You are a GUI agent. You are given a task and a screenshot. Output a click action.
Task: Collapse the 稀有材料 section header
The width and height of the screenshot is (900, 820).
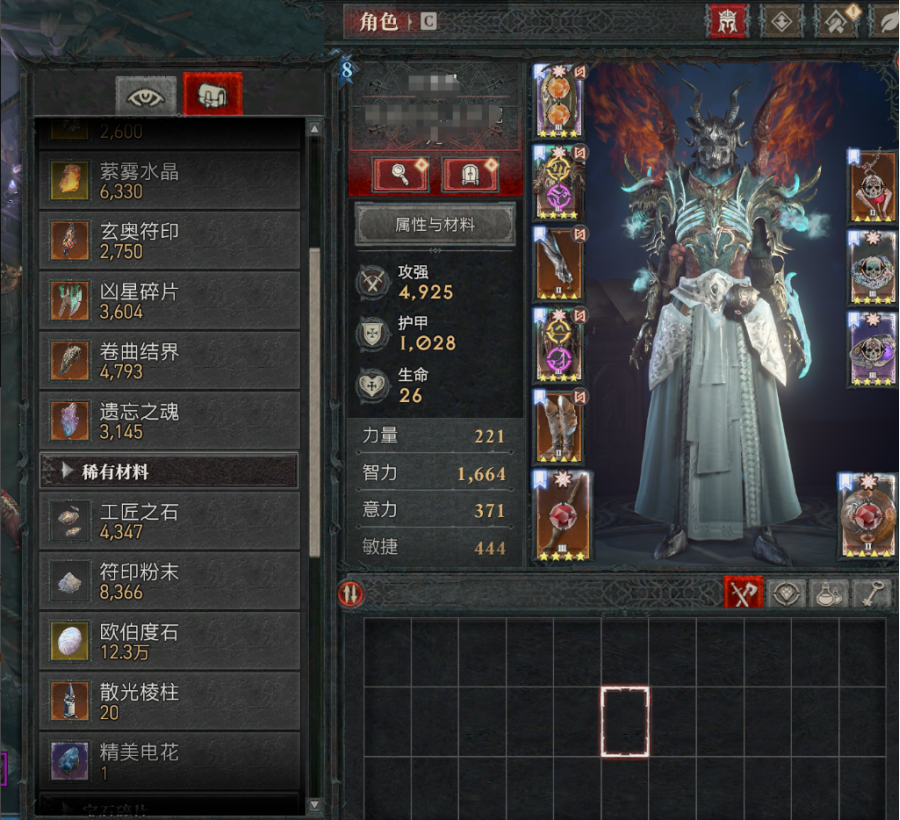pyautogui.click(x=168, y=471)
